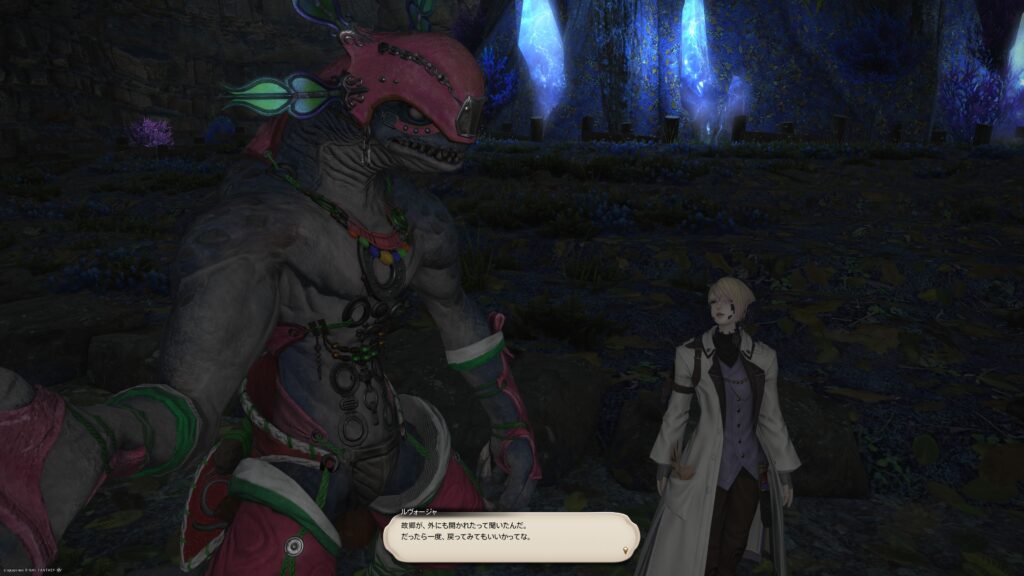
Task: Click the golden continue marker in dialogue
Action: click(627, 550)
